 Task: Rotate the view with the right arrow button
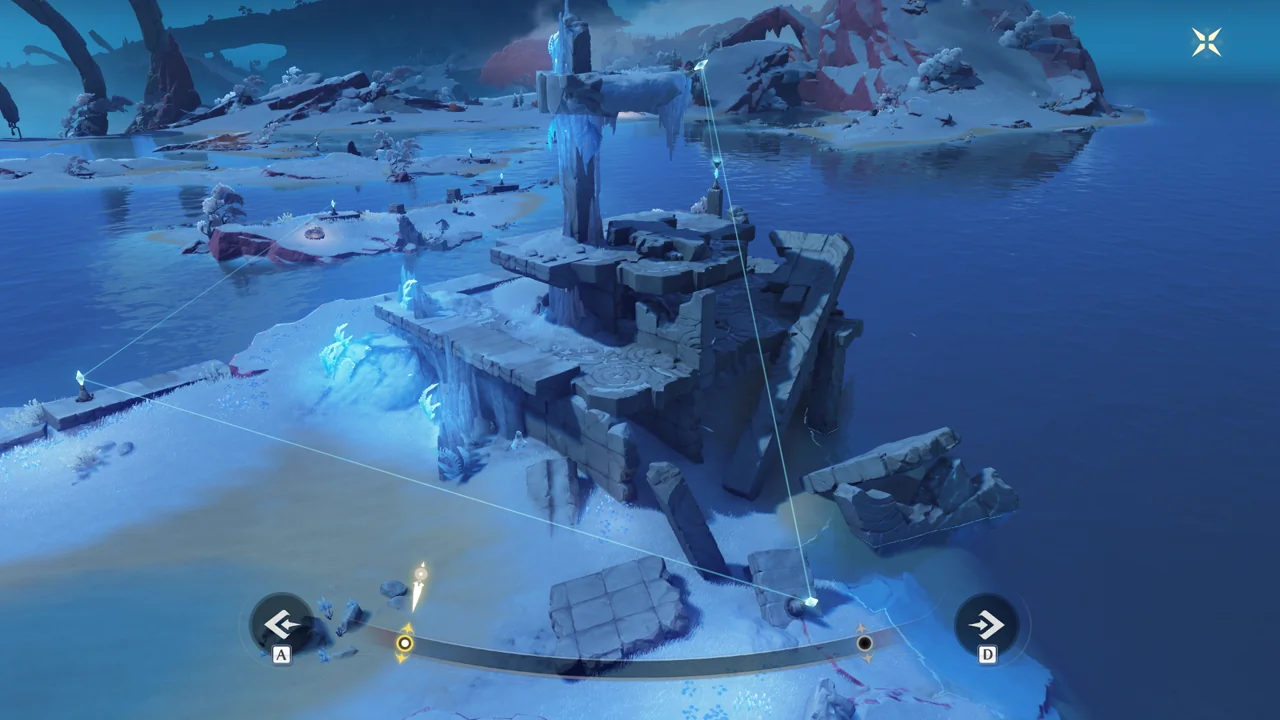click(x=986, y=626)
